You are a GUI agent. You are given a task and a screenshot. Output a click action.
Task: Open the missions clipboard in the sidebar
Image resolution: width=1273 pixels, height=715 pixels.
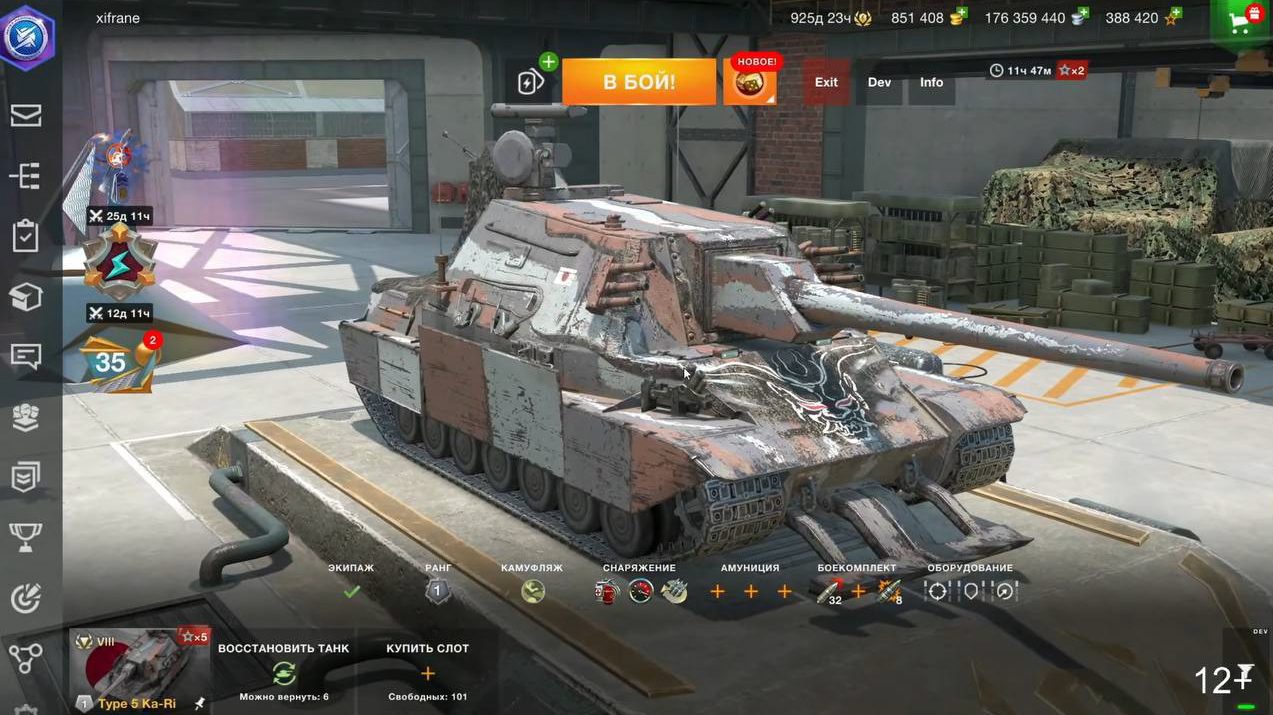click(x=26, y=236)
